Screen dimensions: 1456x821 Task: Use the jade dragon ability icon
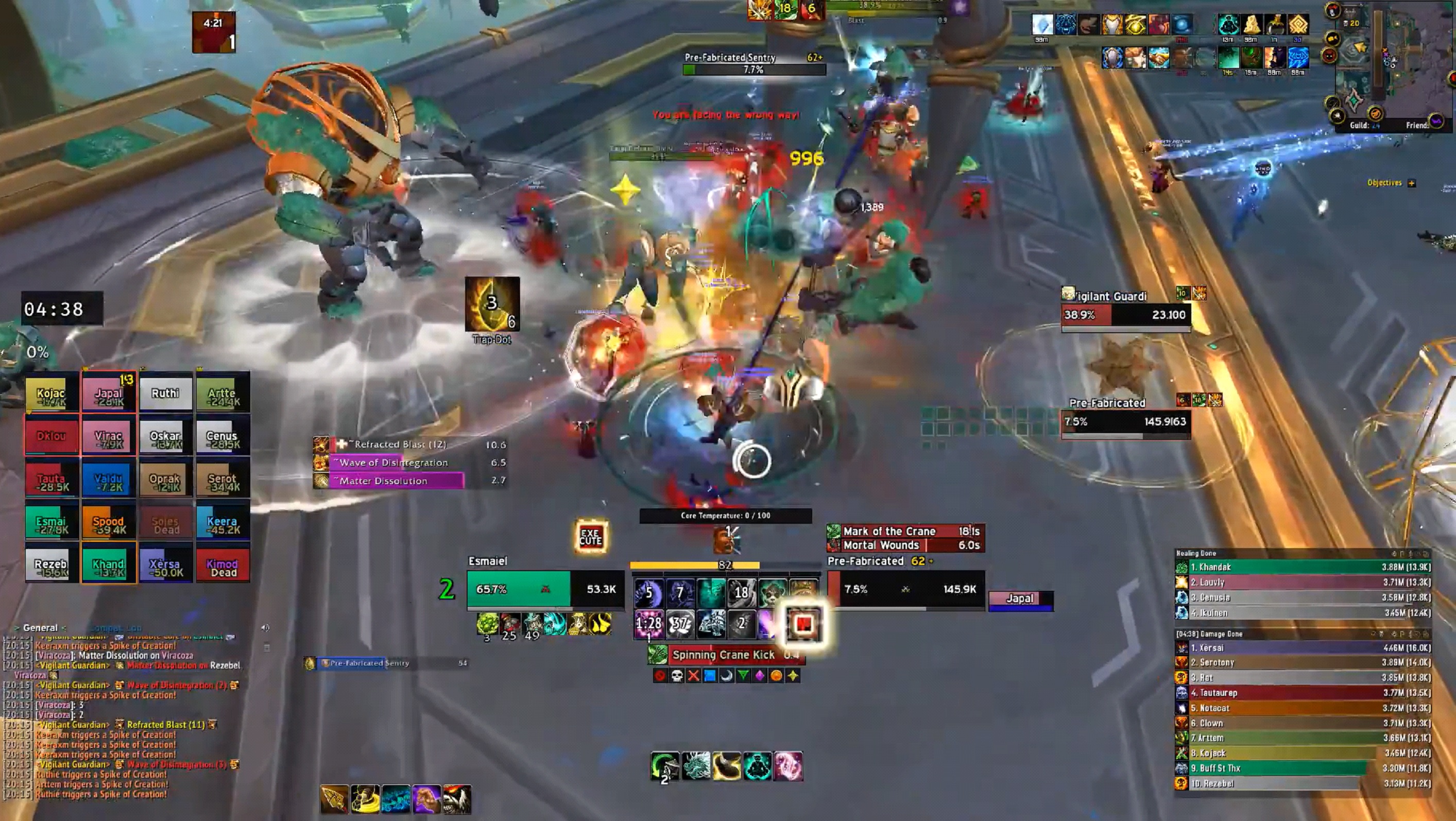click(696, 766)
